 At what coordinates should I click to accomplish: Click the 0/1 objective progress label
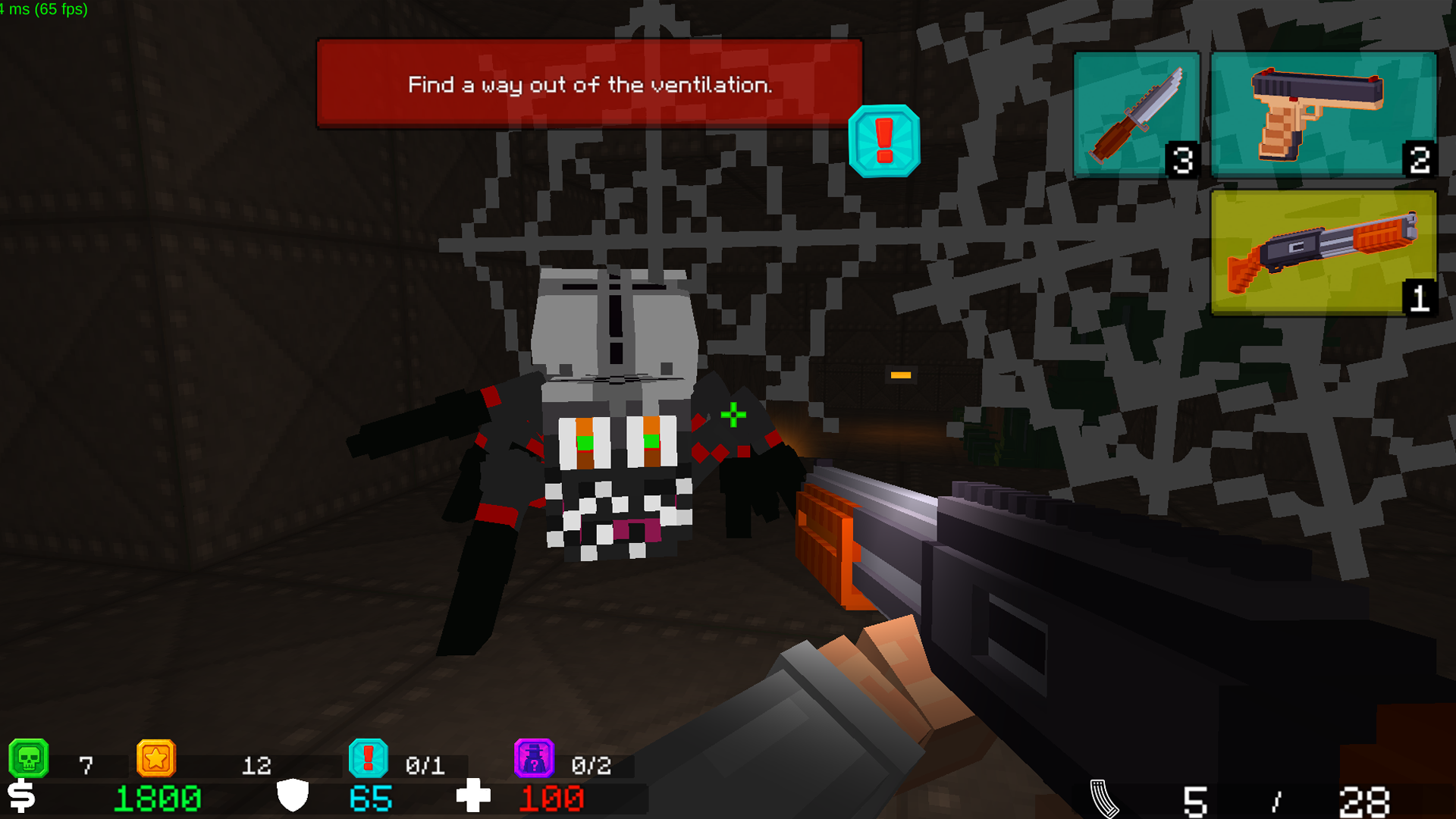(424, 765)
